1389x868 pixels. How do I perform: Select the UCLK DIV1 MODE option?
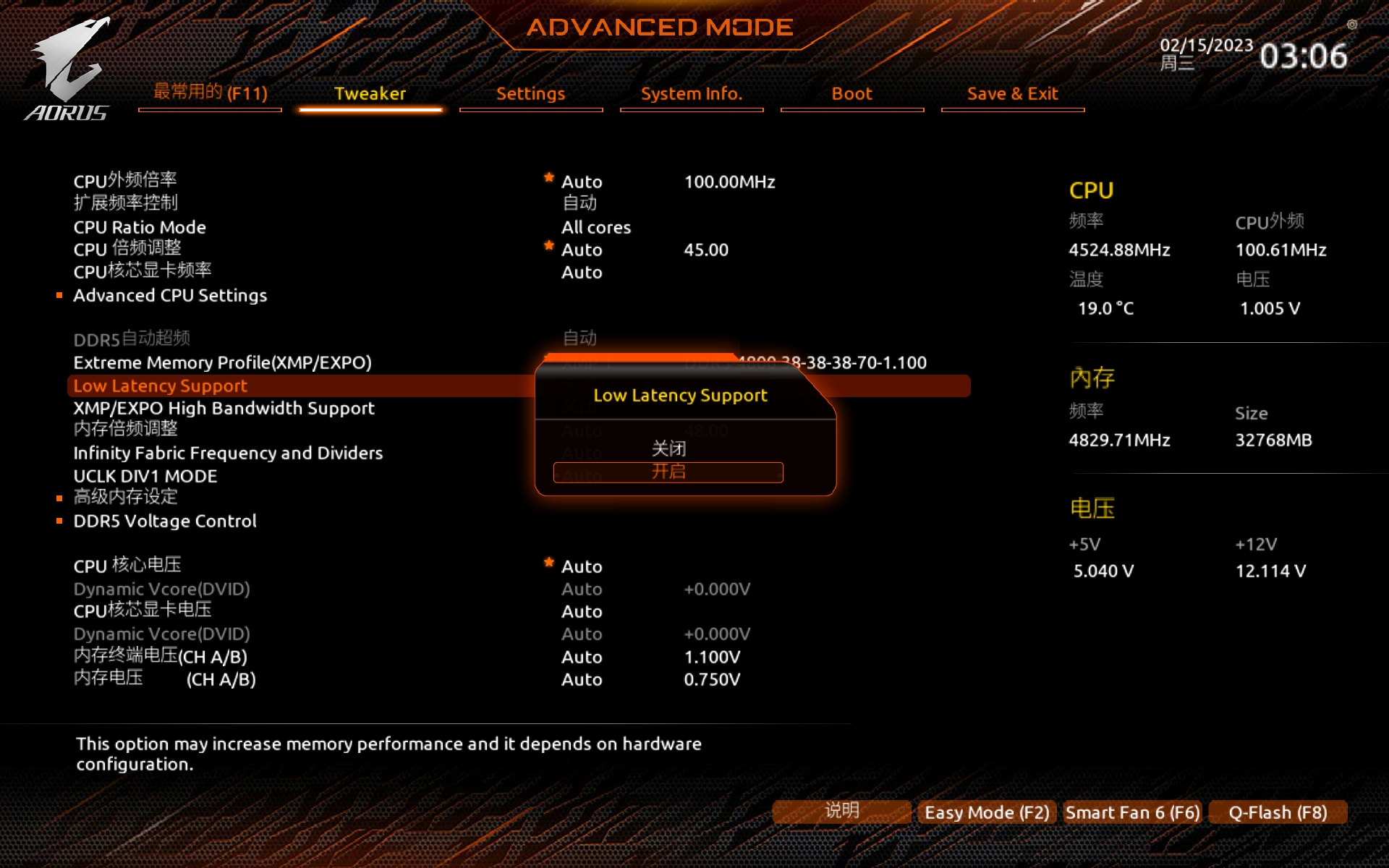click(145, 476)
